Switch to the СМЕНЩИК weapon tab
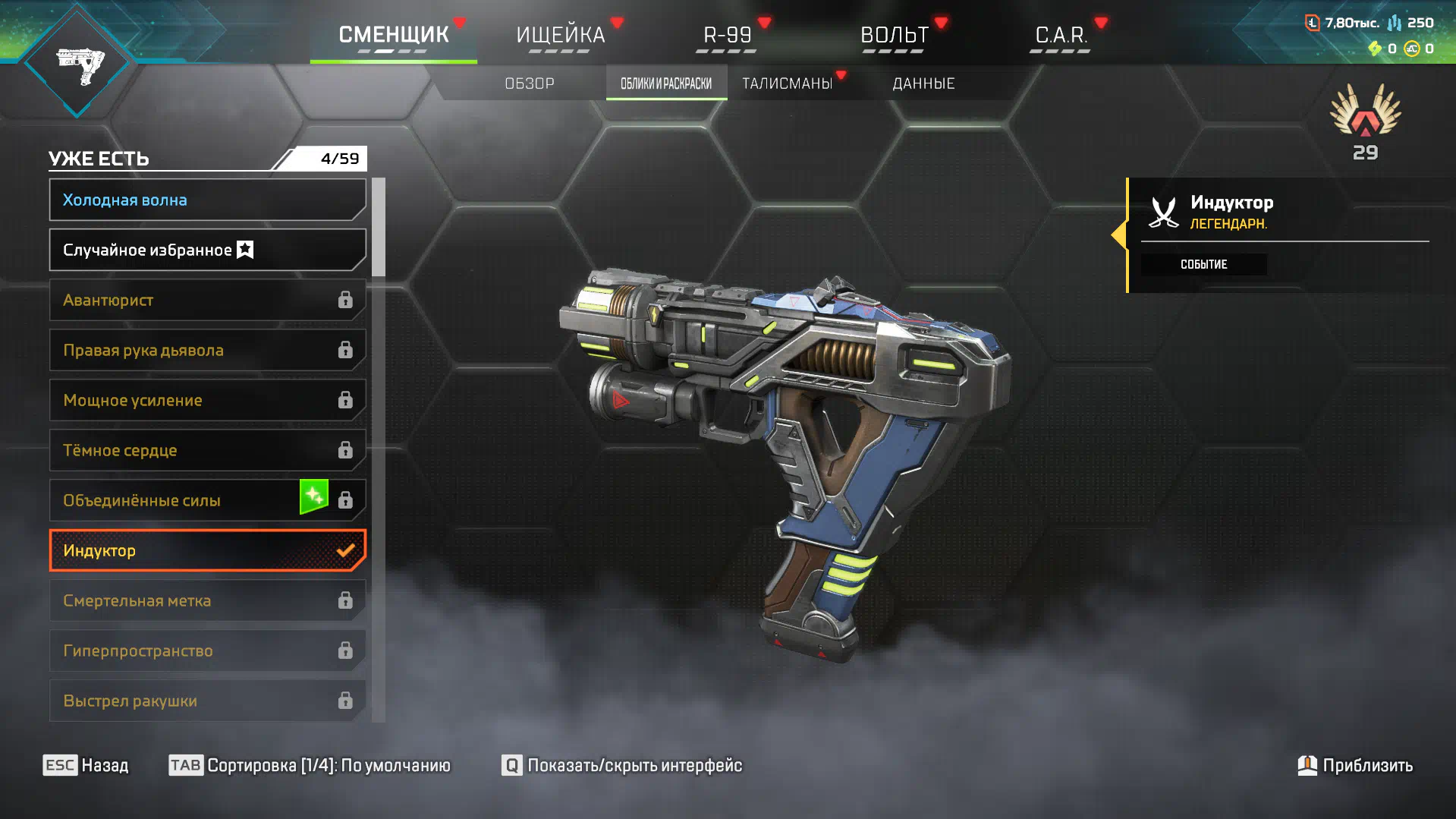The image size is (1456, 819). click(x=393, y=35)
